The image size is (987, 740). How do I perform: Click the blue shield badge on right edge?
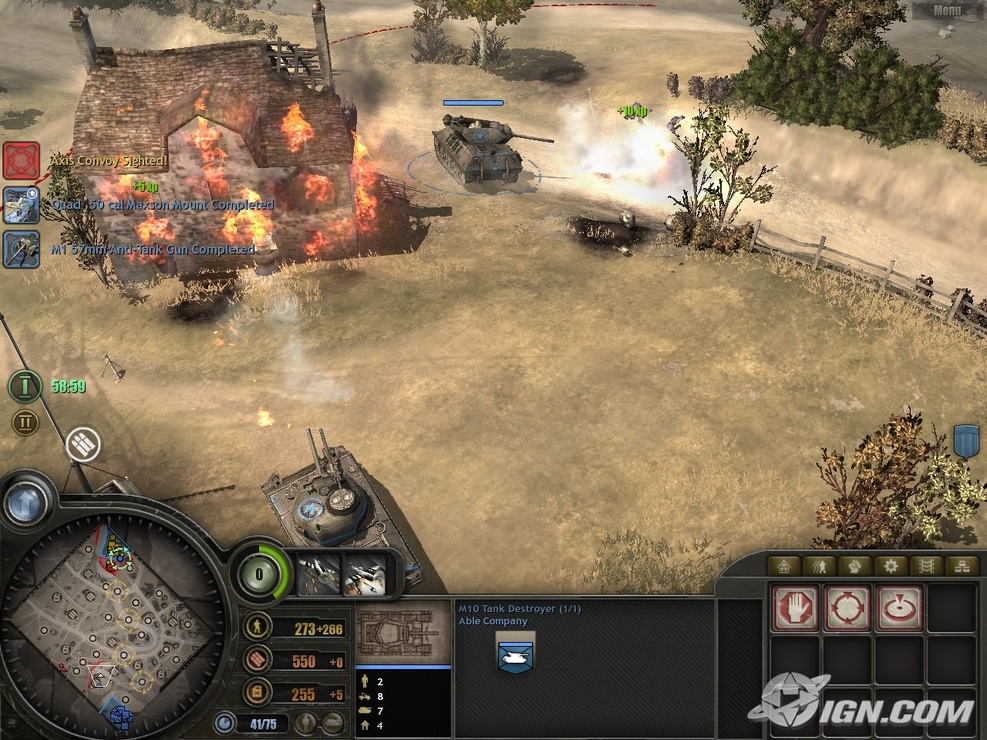(966, 441)
